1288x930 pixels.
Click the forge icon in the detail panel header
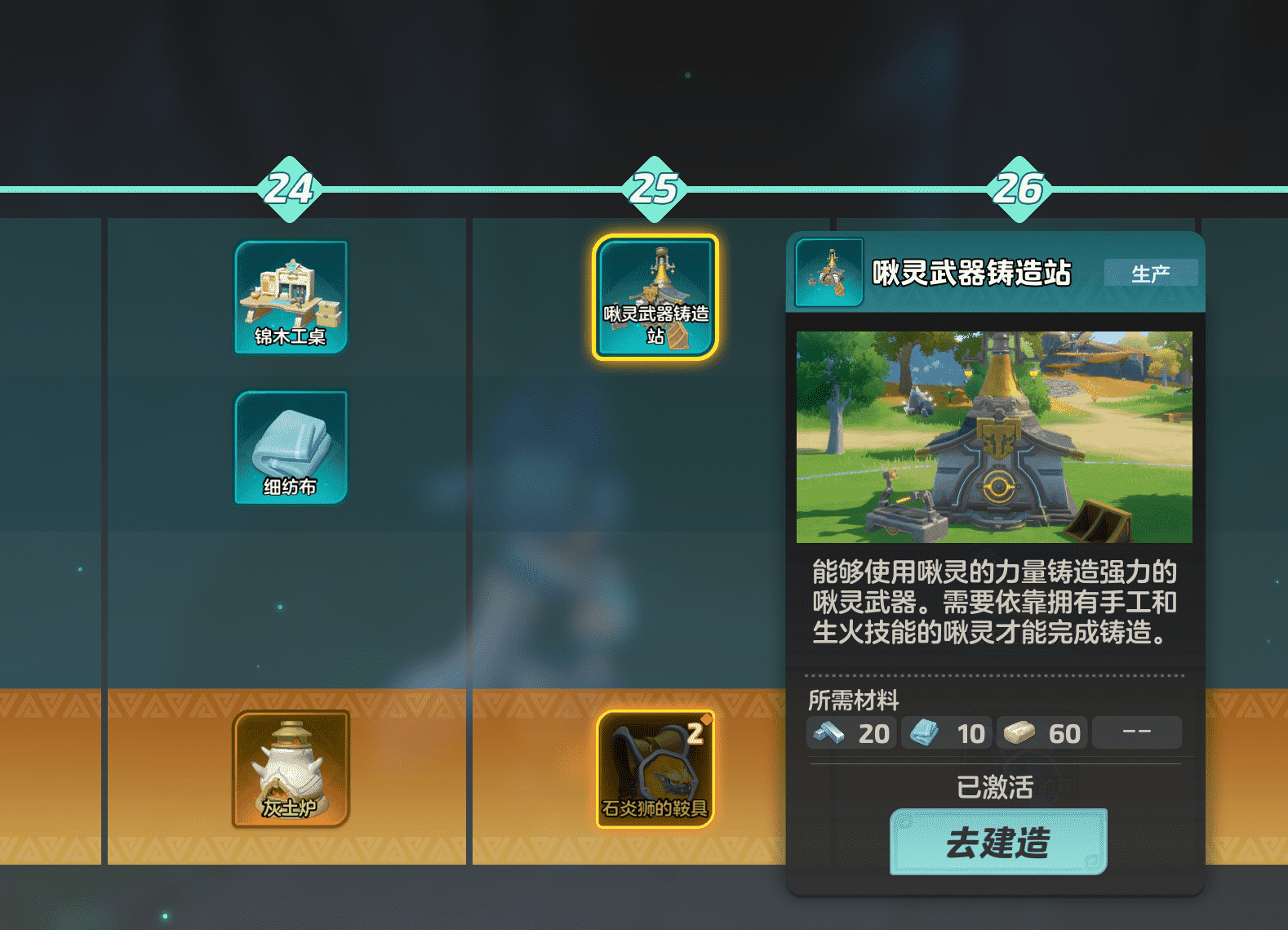[x=829, y=273]
